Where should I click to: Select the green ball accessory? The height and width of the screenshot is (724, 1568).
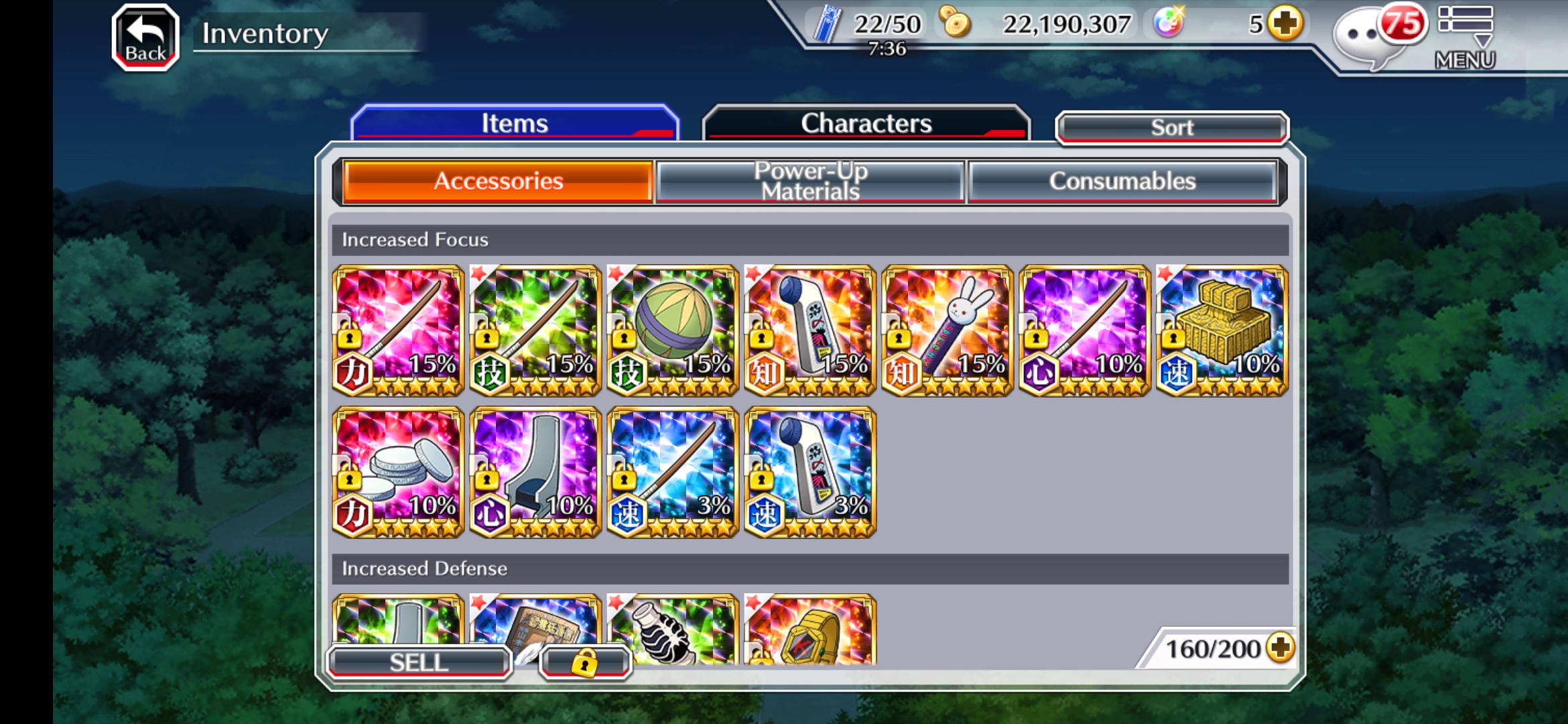[x=673, y=330]
